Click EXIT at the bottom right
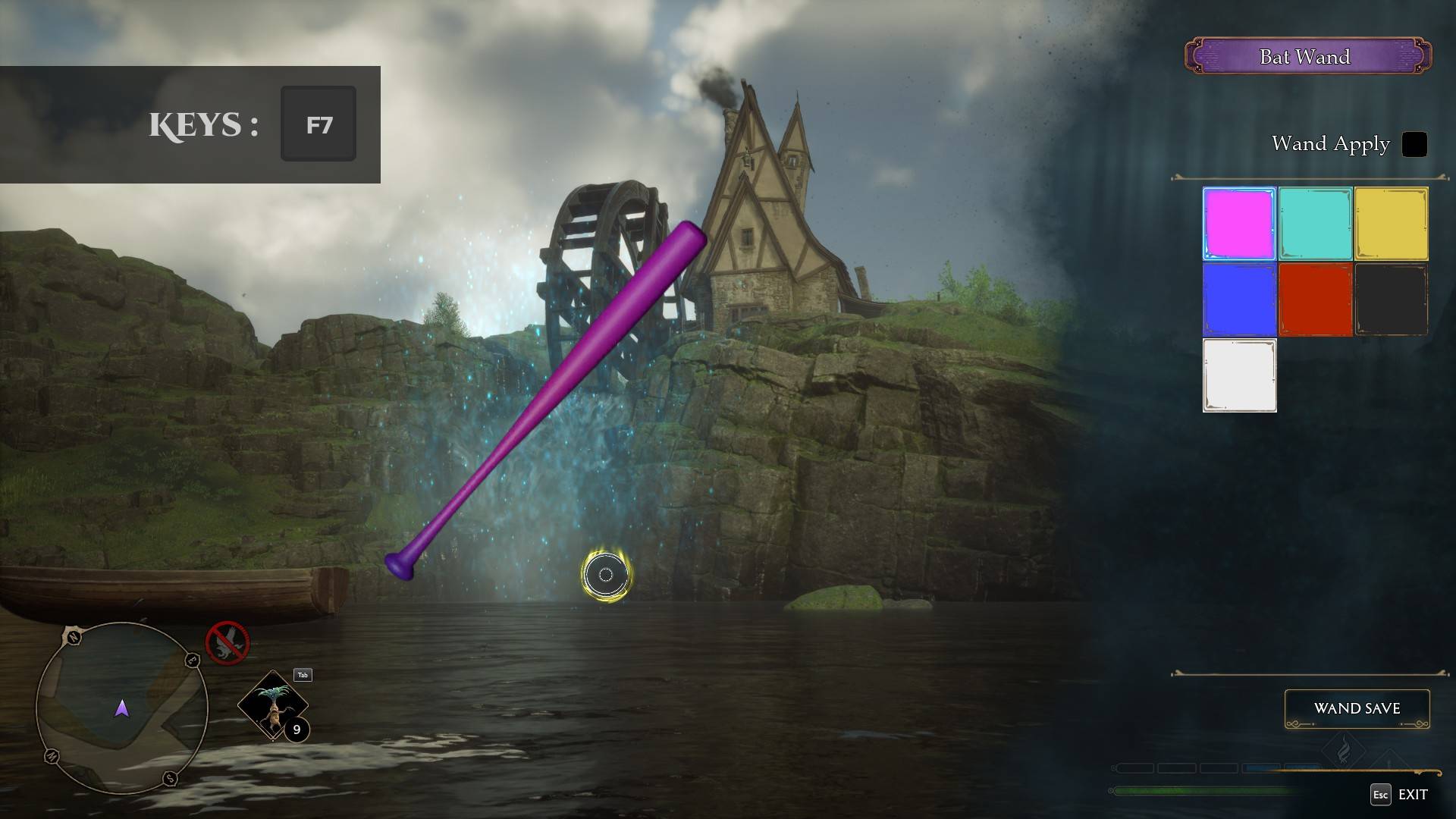Viewport: 1456px width, 819px height. click(x=1413, y=795)
